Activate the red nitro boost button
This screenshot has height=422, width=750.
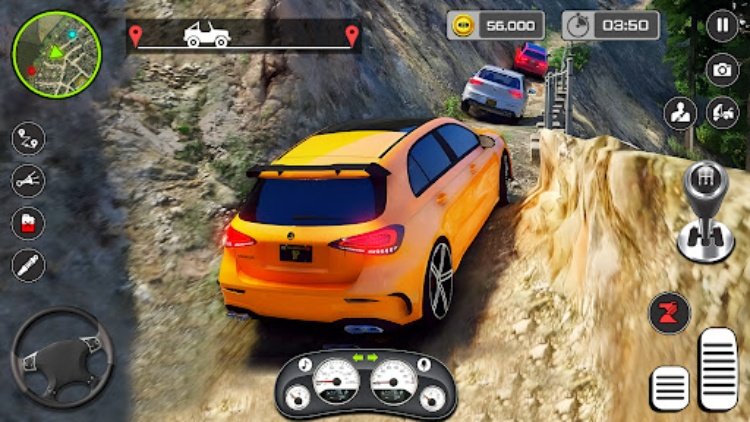[x=669, y=314]
